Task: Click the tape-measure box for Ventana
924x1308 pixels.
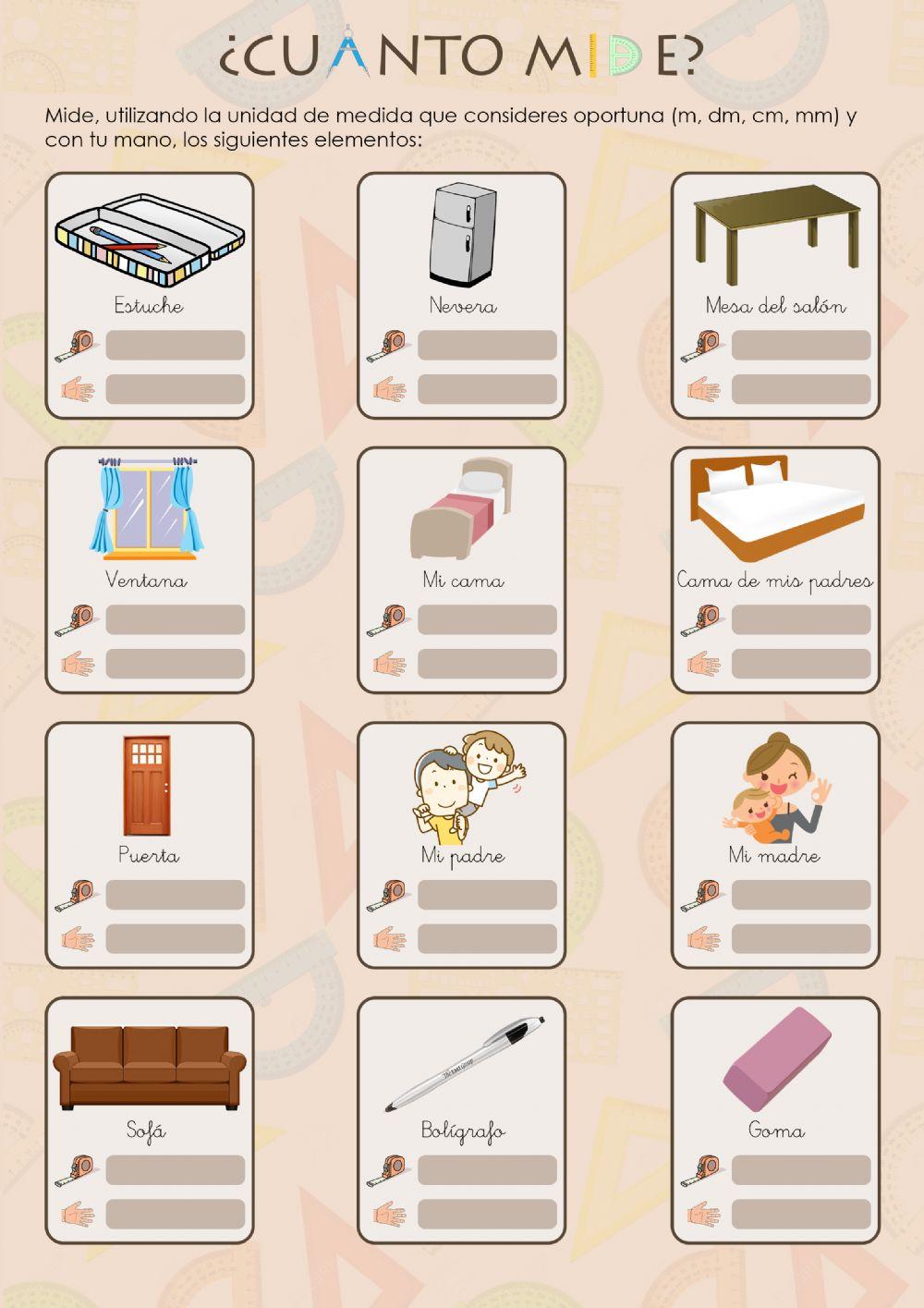Action: 176,619
